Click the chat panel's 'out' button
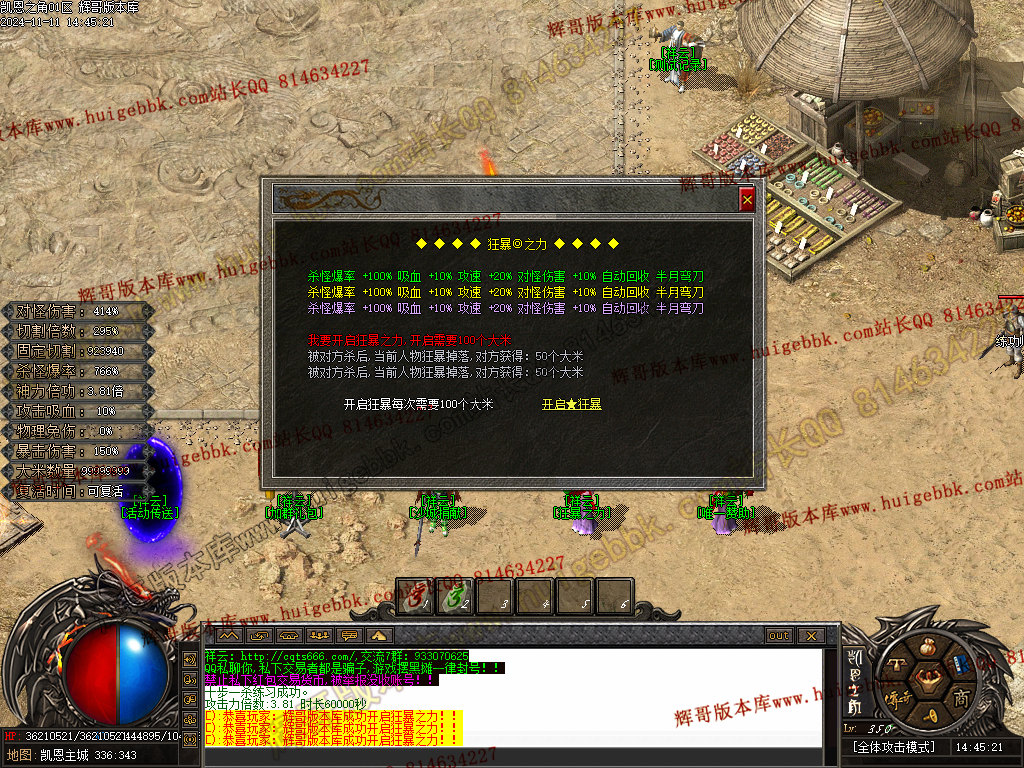This screenshot has width=1024, height=768. [x=779, y=636]
